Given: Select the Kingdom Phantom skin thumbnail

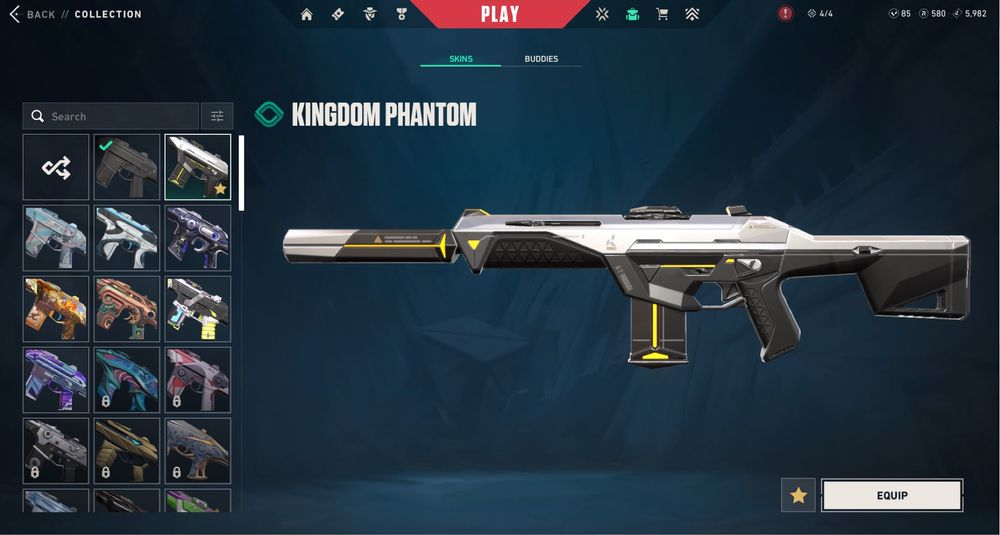Looking at the screenshot, I should (197, 167).
